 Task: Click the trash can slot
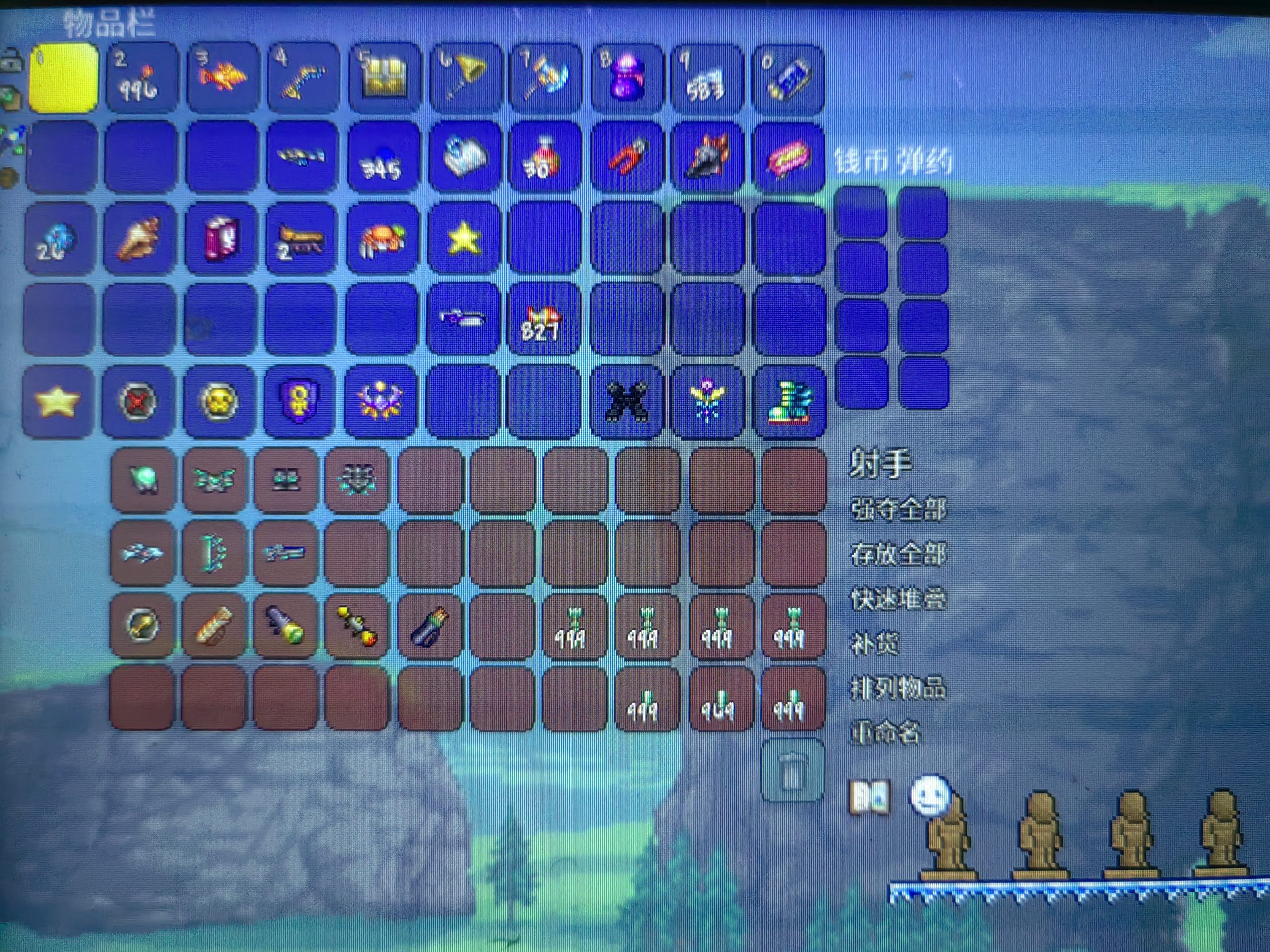[792, 771]
